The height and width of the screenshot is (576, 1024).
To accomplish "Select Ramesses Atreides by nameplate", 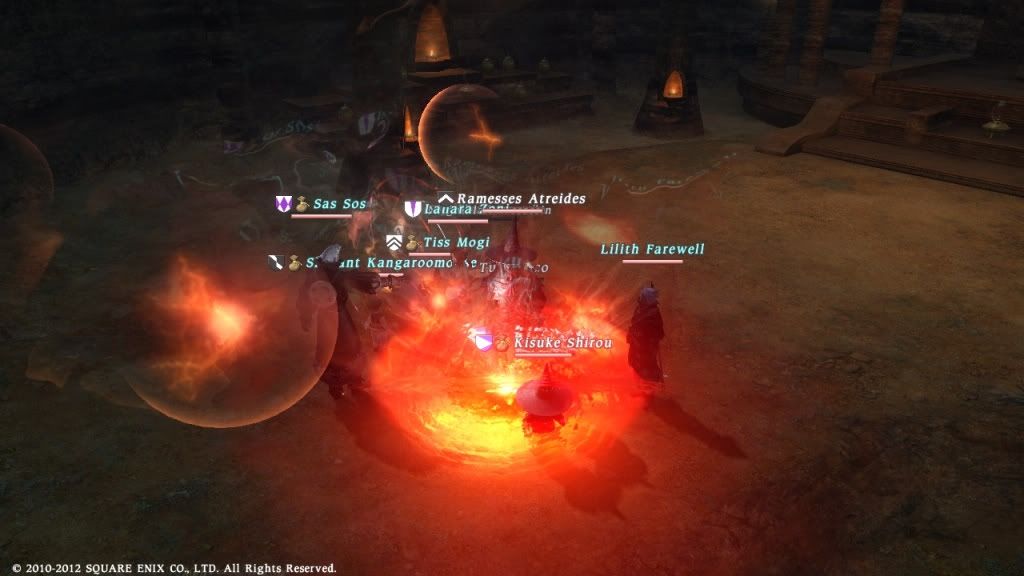I will pos(520,199).
